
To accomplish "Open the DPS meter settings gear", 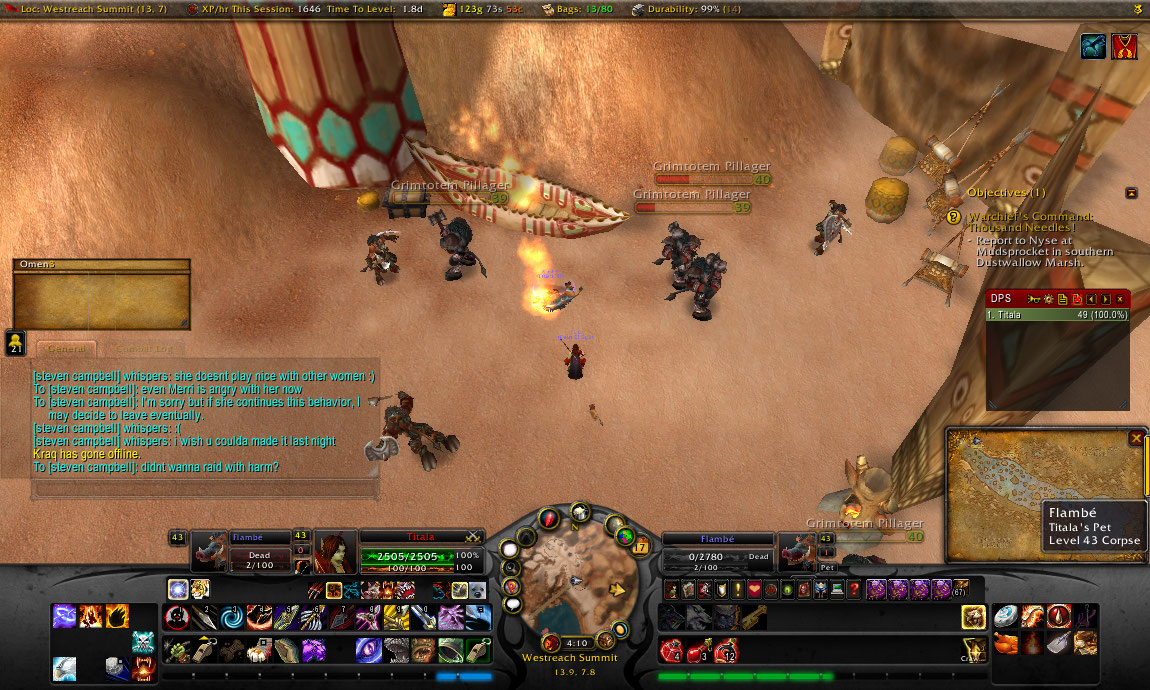I will (1048, 299).
